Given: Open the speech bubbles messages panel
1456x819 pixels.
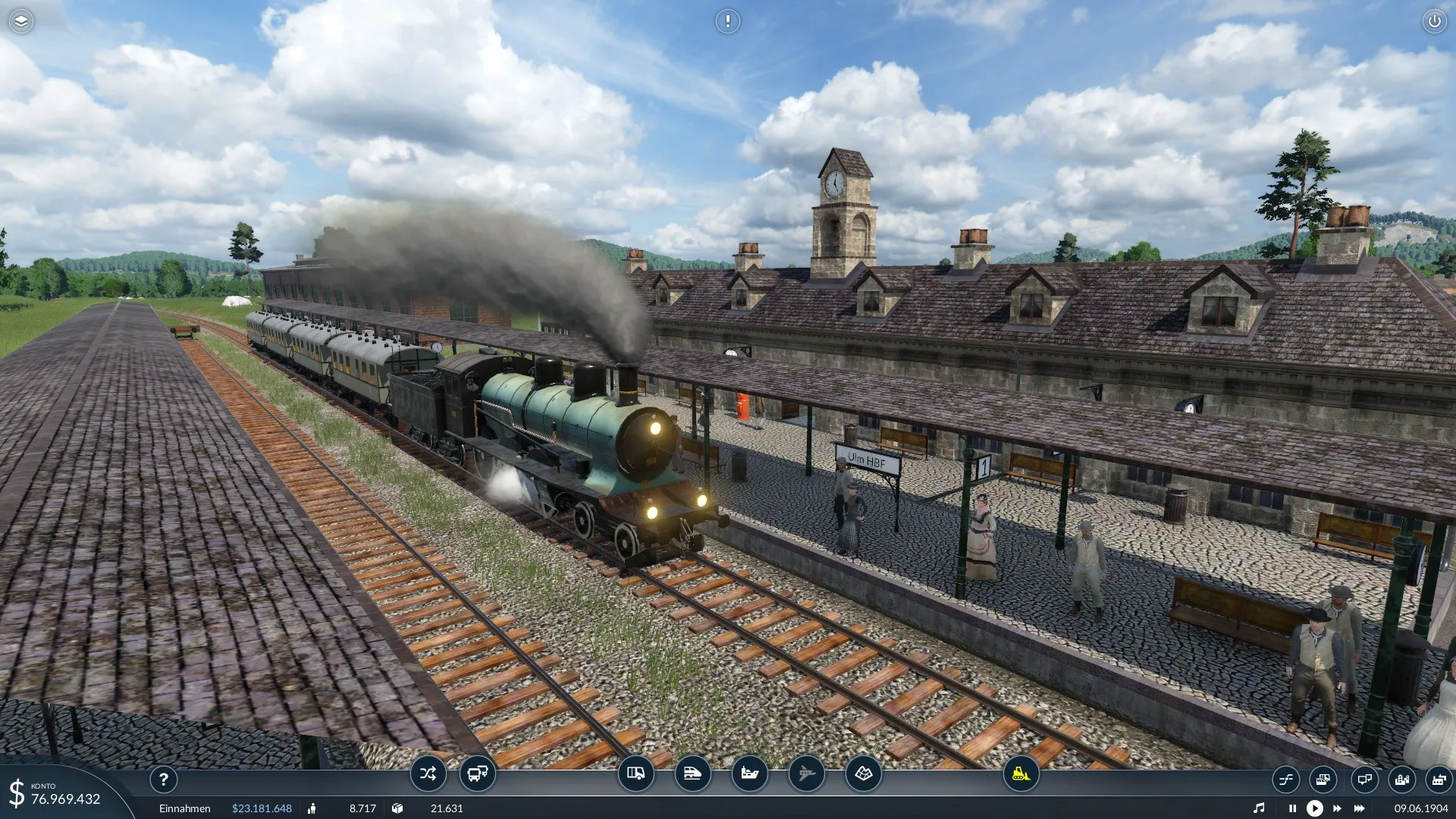Looking at the screenshot, I should (x=1363, y=780).
